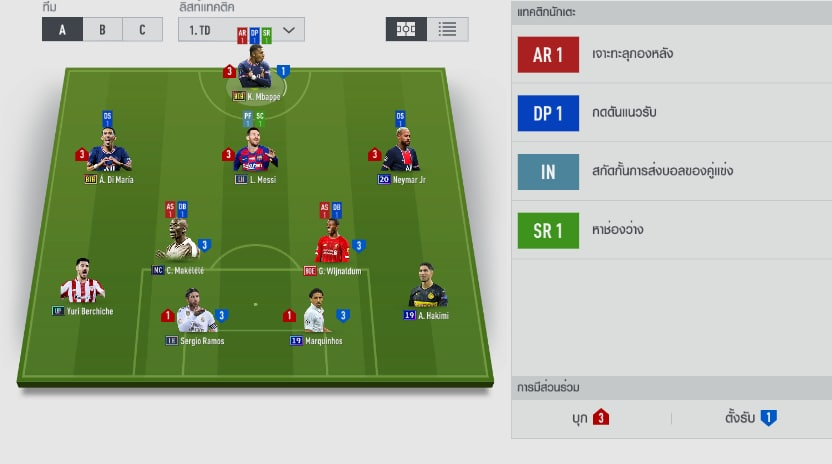Switch to team tab A
The height and width of the screenshot is (464, 832).
(62, 29)
